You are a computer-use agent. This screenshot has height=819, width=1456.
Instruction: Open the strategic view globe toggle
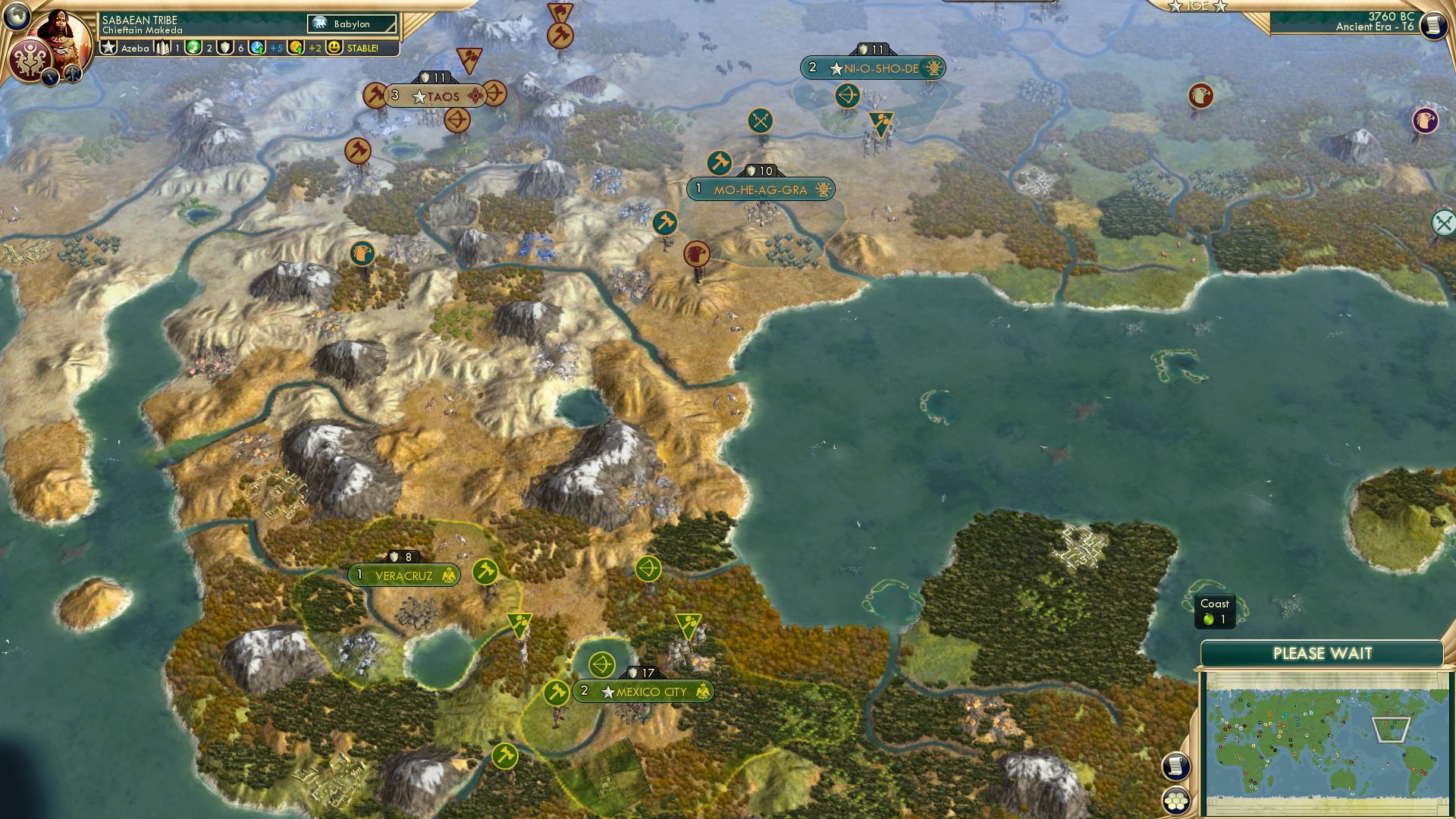15,15
